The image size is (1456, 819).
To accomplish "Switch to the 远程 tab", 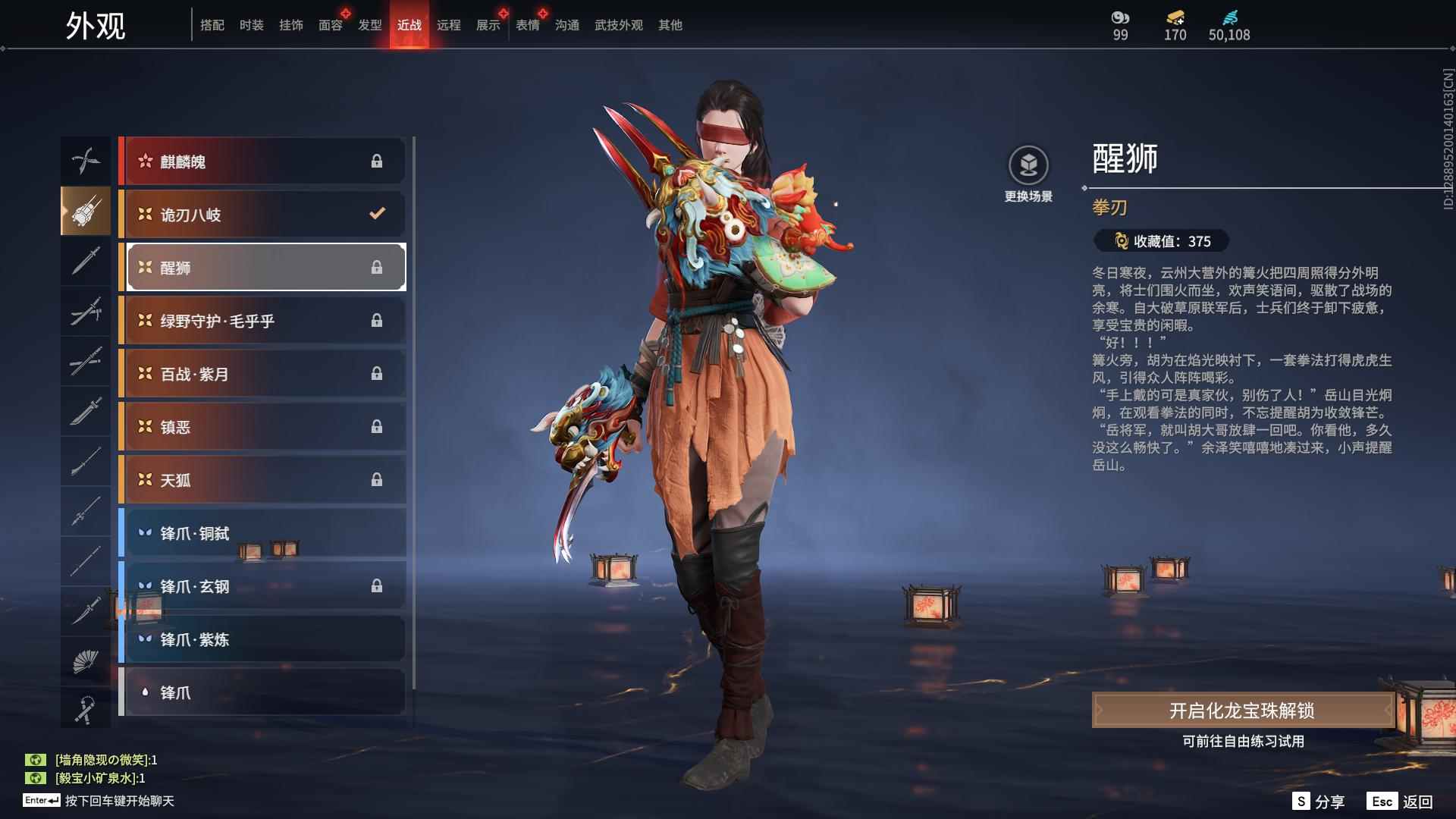I will click(x=450, y=24).
